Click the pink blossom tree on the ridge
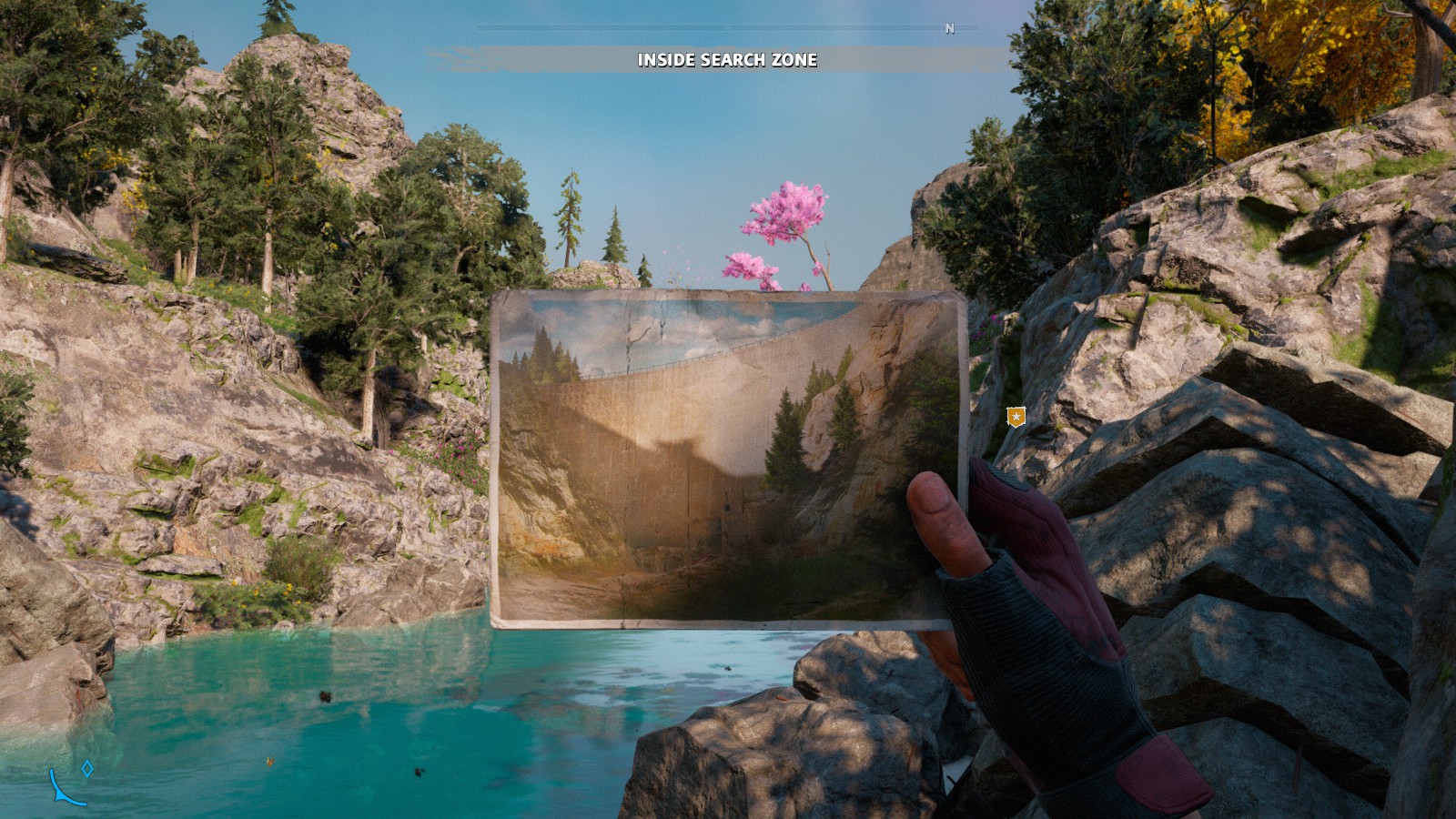 (788, 218)
